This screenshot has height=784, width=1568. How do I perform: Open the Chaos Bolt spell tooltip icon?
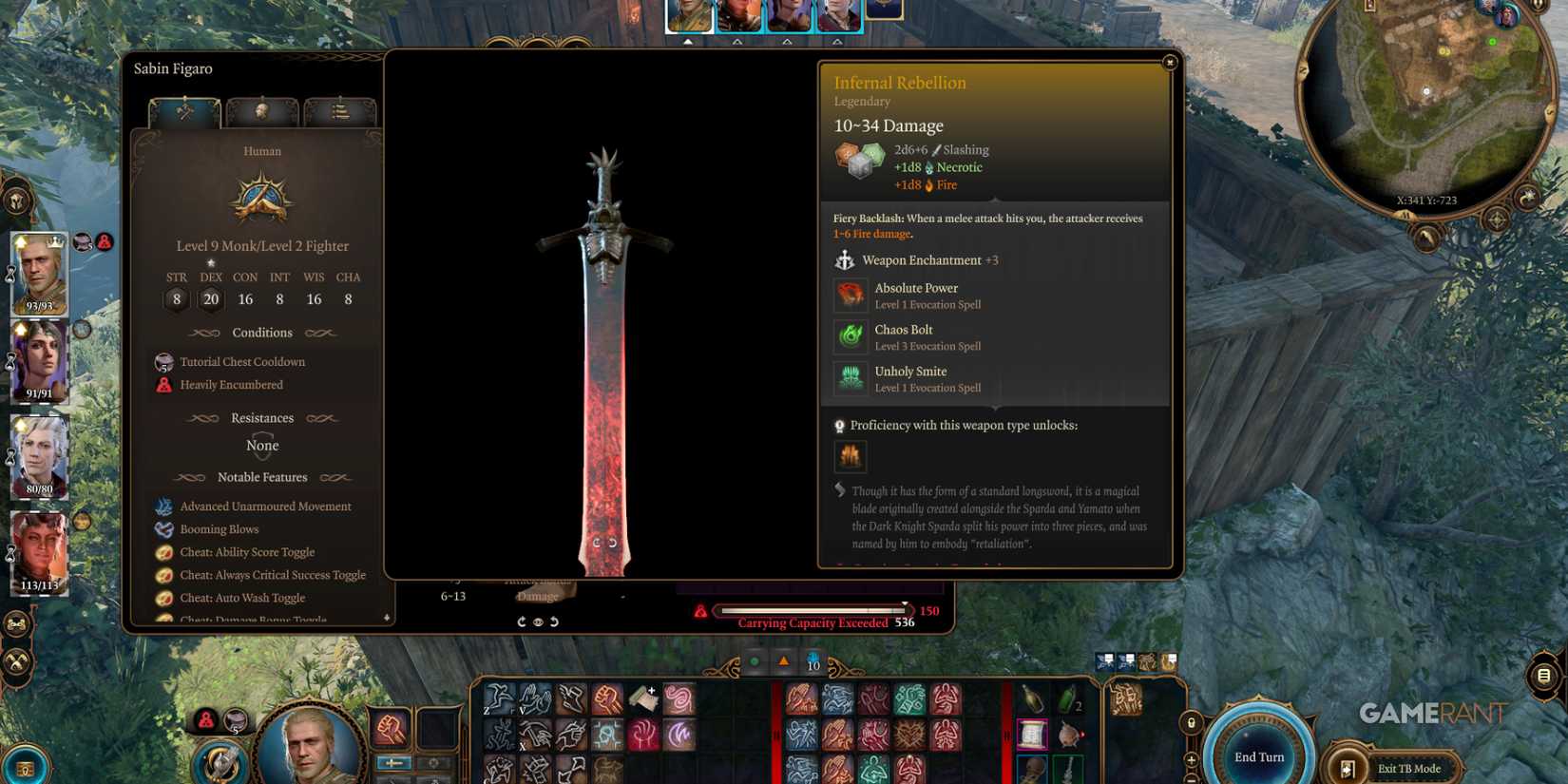coord(851,336)
